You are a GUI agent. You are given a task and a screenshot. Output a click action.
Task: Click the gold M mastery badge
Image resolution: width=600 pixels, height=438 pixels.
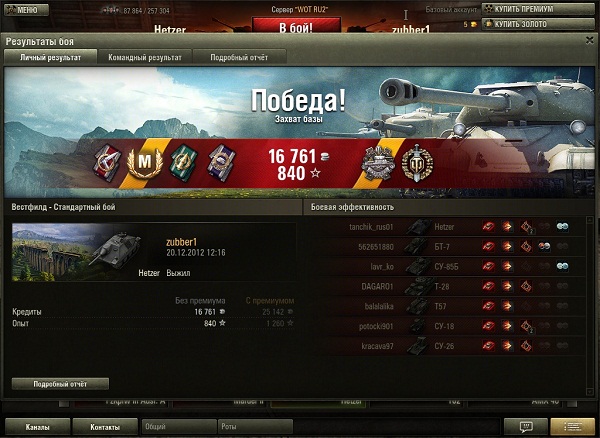[143, 160]
